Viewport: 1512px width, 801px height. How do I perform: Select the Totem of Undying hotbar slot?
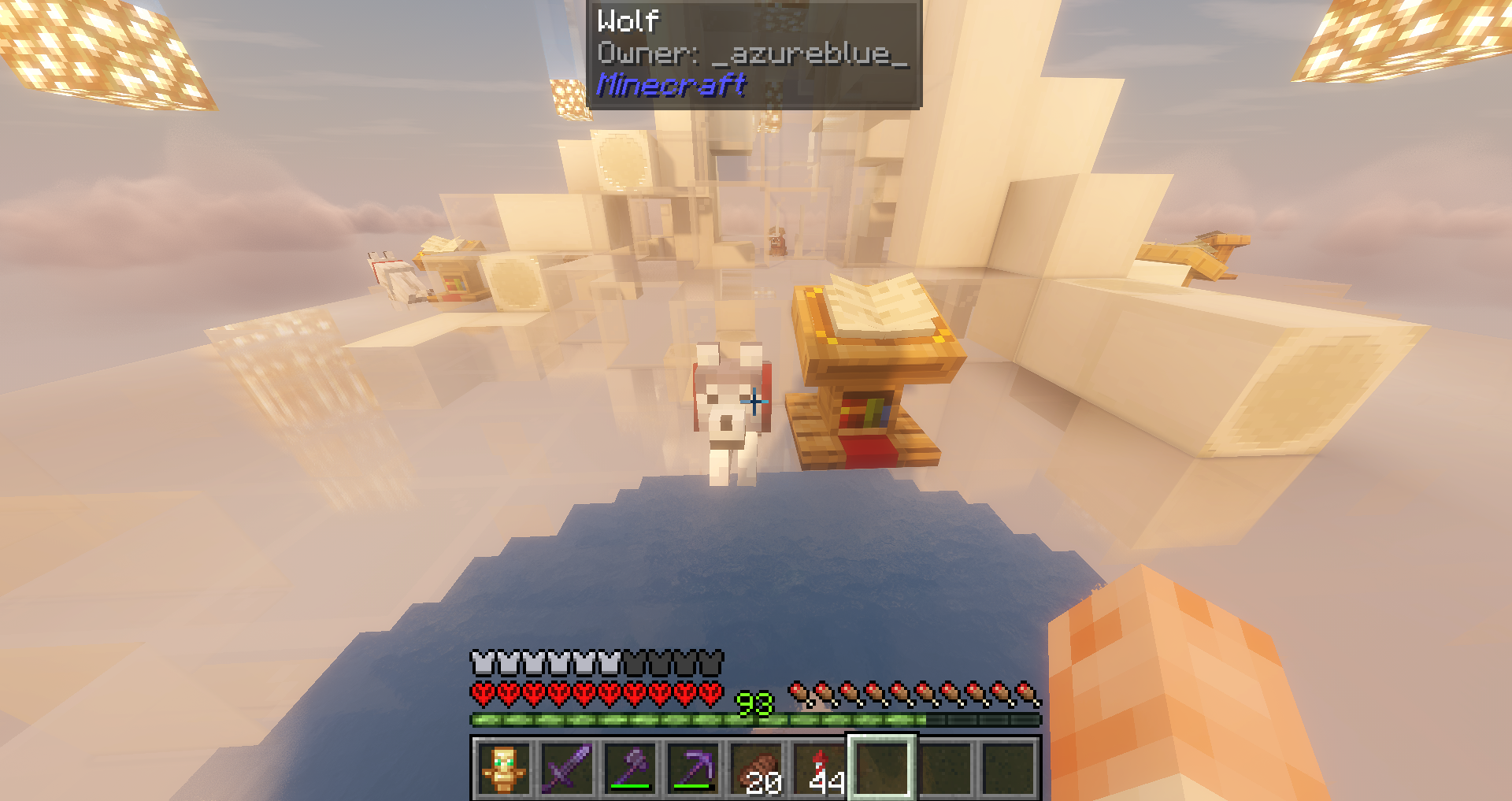click(504, 768)
